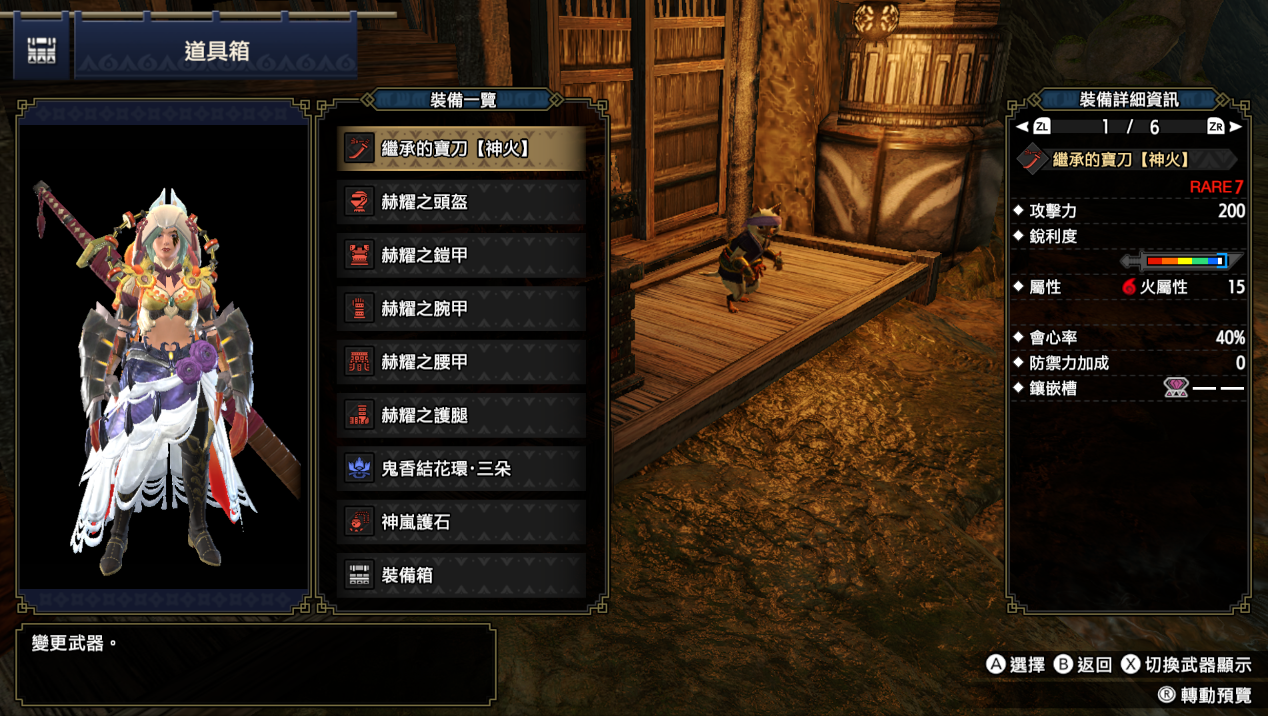Pick the 赫耀之腕甲 arm armor entry

[461, 309]
